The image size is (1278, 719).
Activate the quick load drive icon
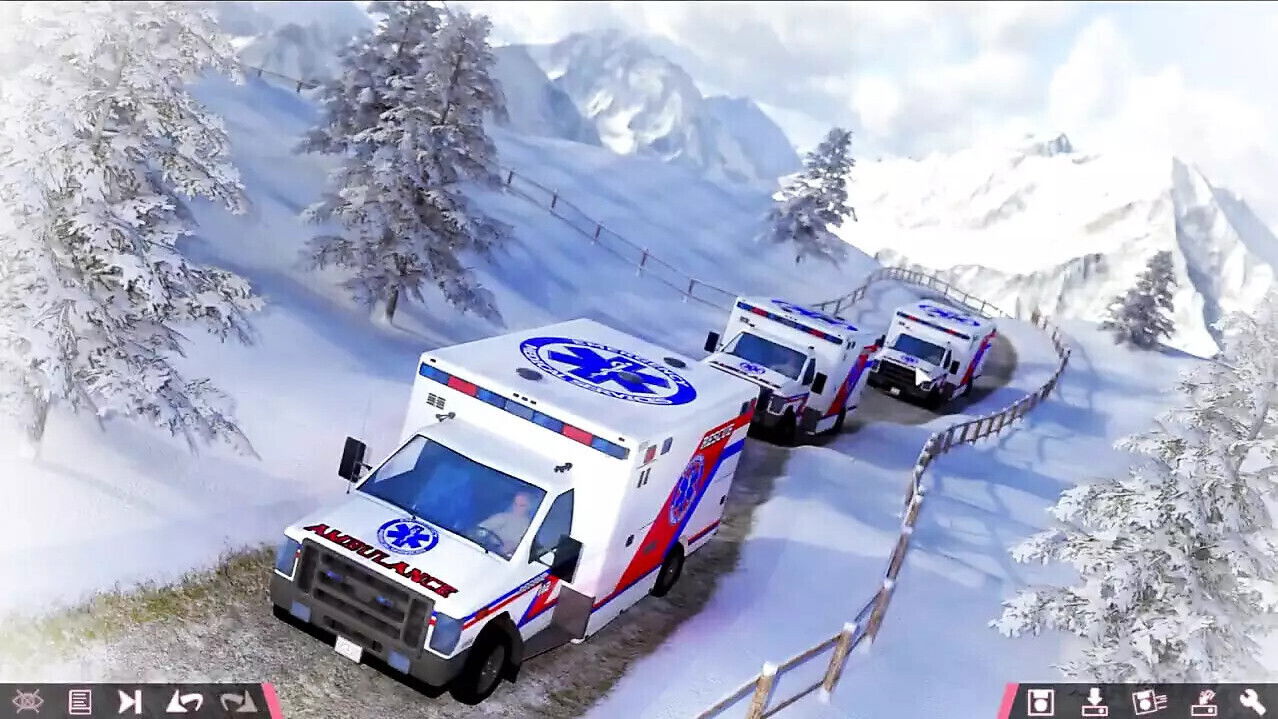tap(1203, 702)
